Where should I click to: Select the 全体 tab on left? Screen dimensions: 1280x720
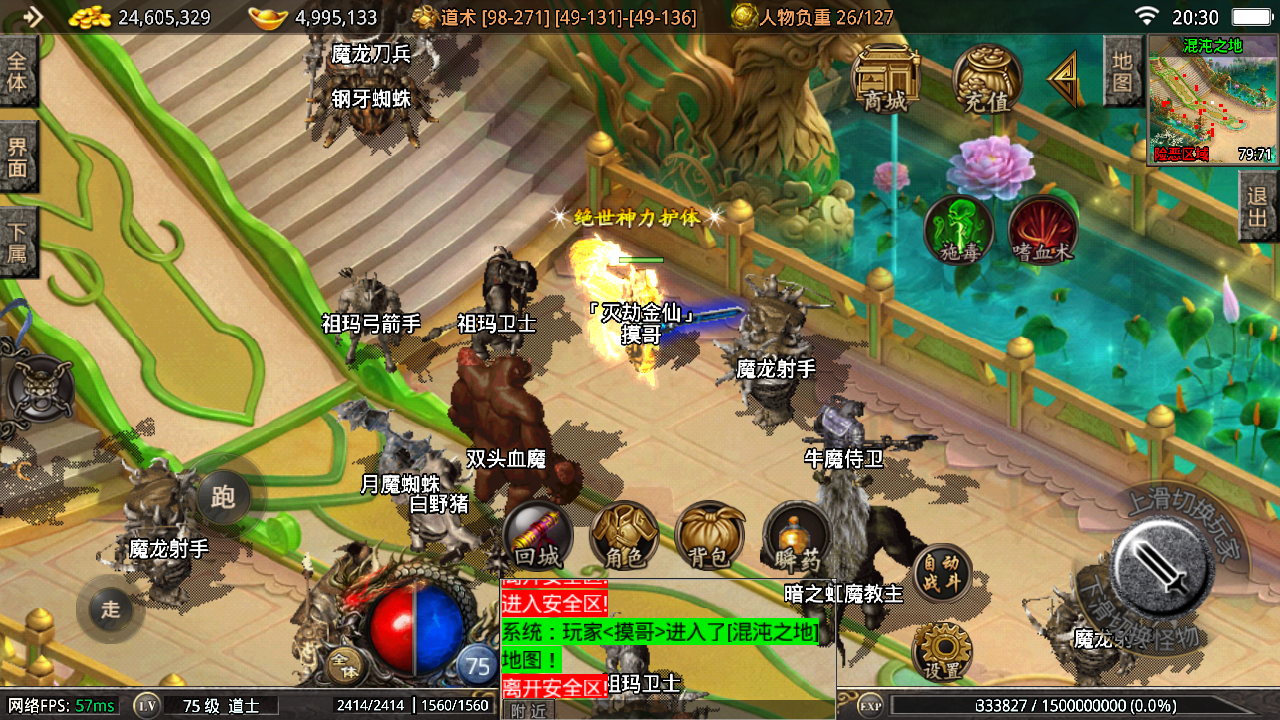pos(18,71)
